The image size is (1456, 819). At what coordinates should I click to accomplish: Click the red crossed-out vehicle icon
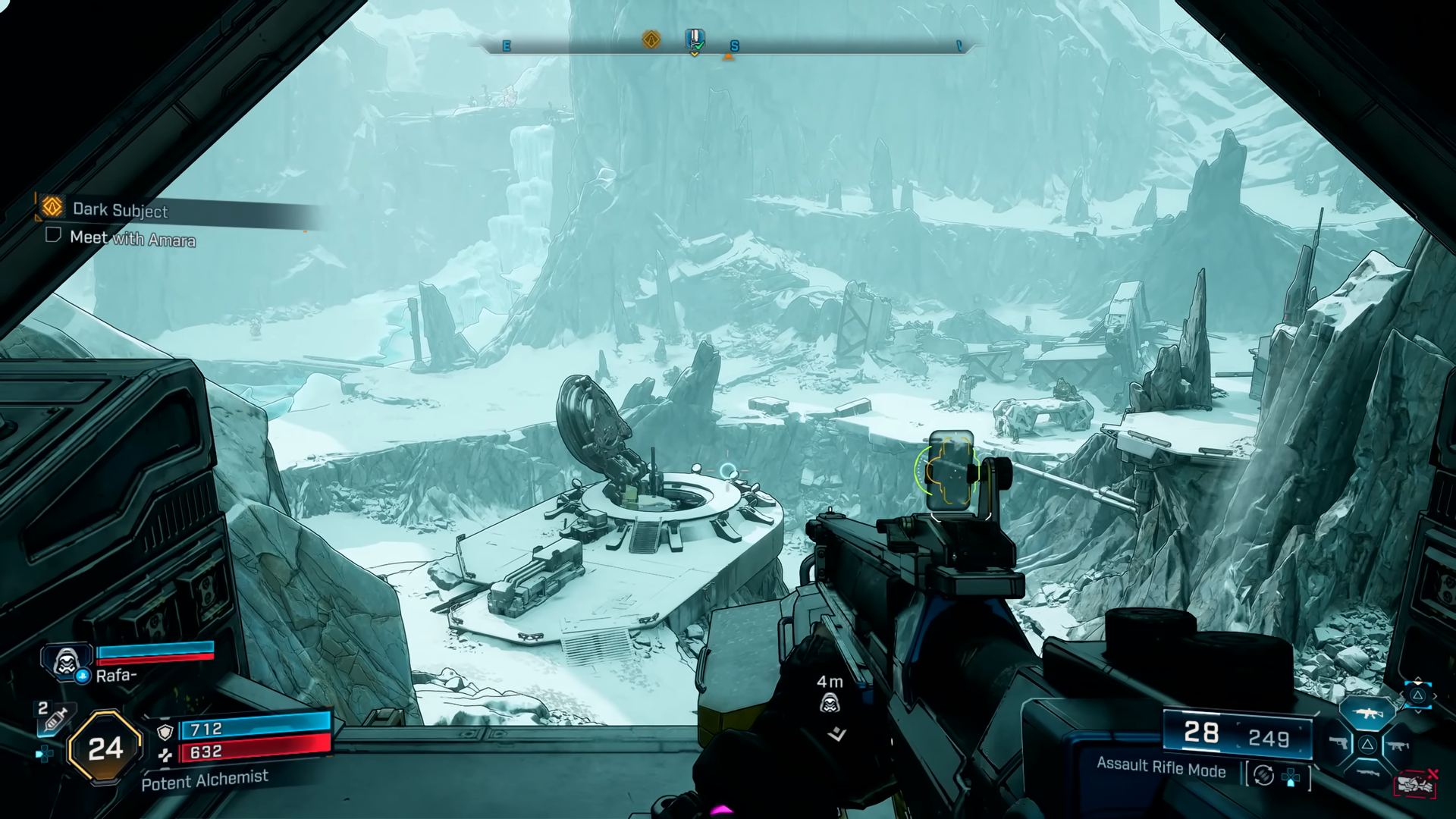point(1415,784)
